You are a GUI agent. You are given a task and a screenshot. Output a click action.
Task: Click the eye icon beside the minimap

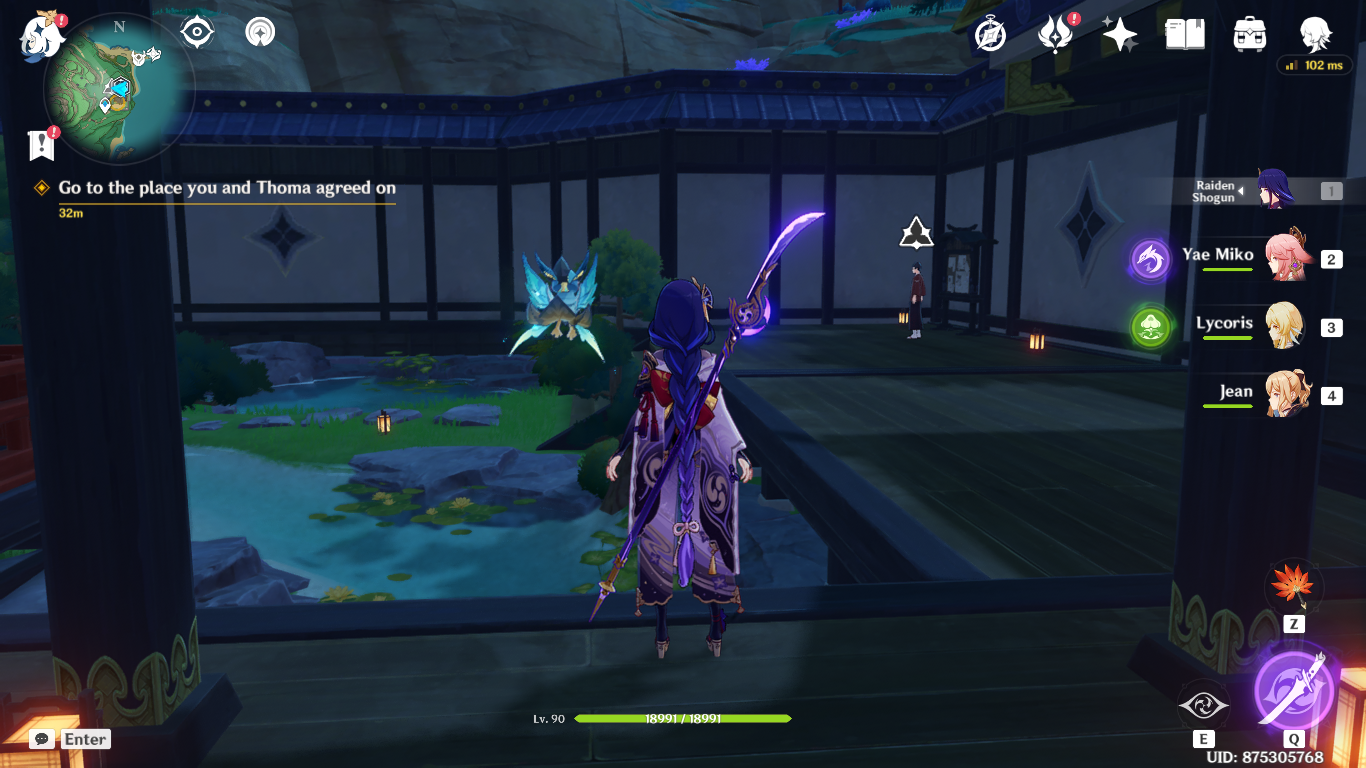pyautogui.click(x=196, y=31)
